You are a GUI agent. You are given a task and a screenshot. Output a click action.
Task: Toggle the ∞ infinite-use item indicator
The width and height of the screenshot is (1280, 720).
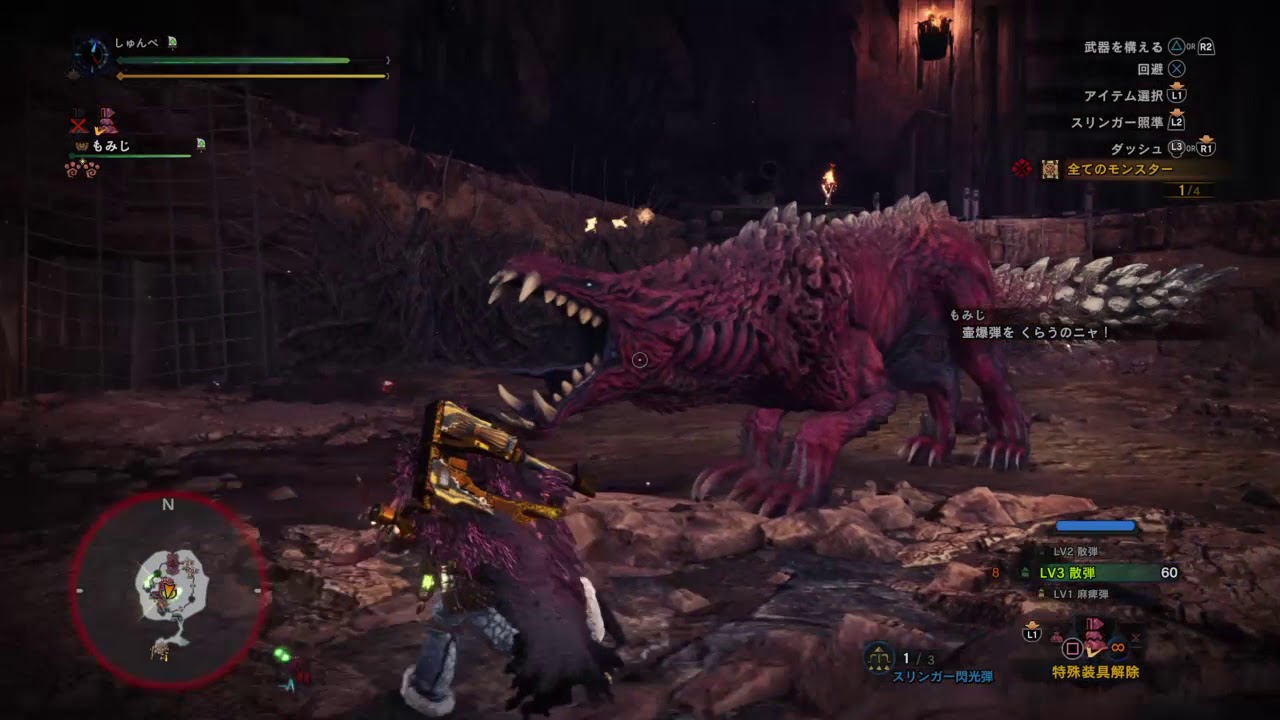click(1118, 647)
